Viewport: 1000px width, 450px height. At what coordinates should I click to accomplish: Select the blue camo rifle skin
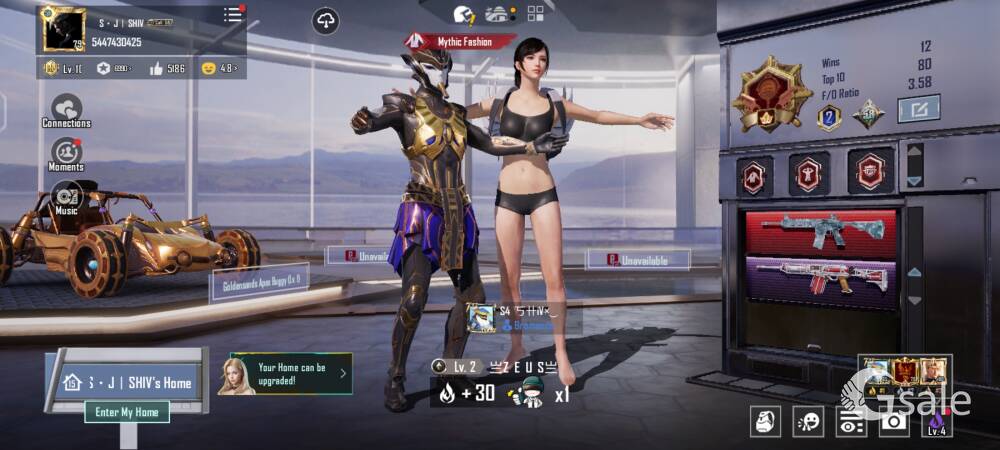click(822, 232)
